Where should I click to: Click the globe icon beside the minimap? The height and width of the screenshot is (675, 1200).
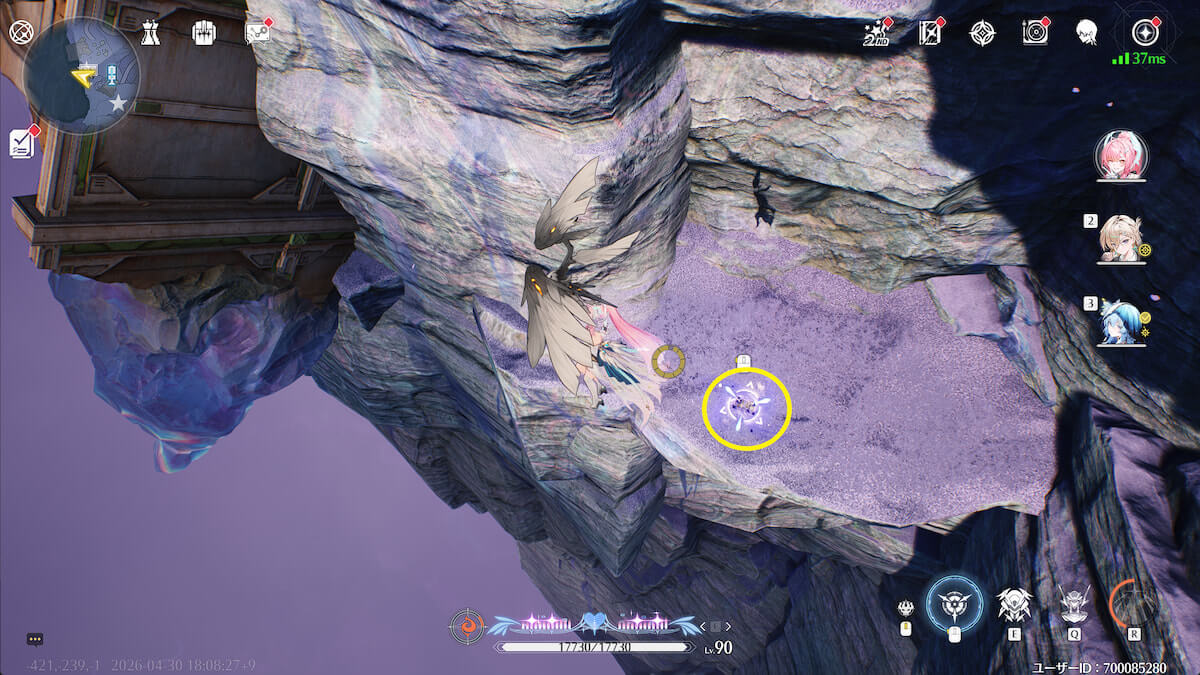pos(20,32)
